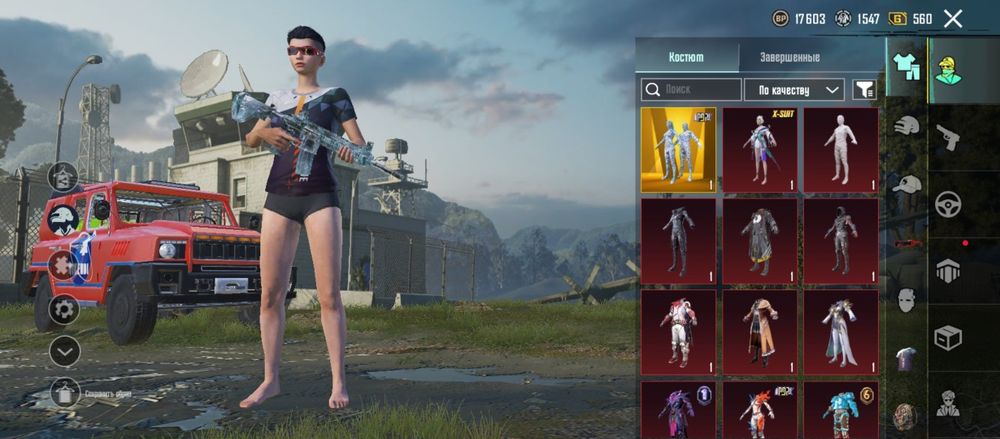Open the По качеству sort dropdown
1000x439 pixels.
point(794,90)
